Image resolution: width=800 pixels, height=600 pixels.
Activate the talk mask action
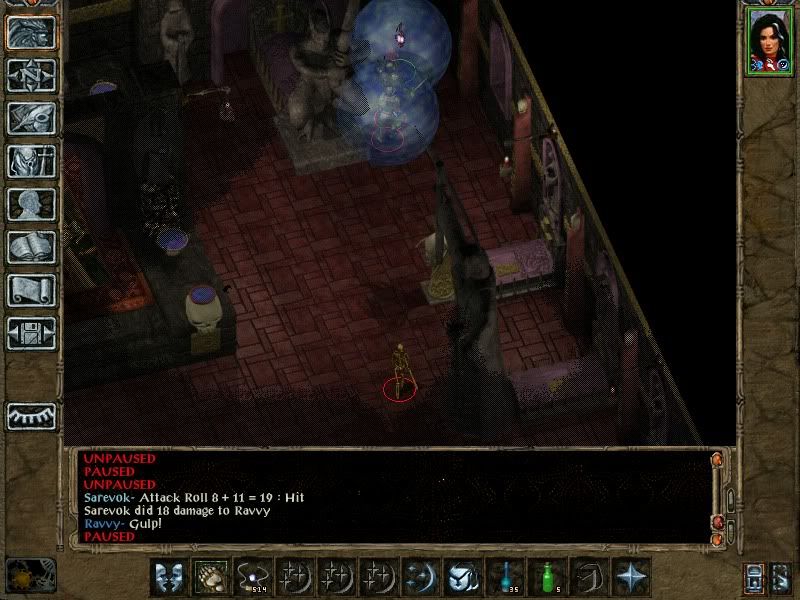[x=169, y=576]
